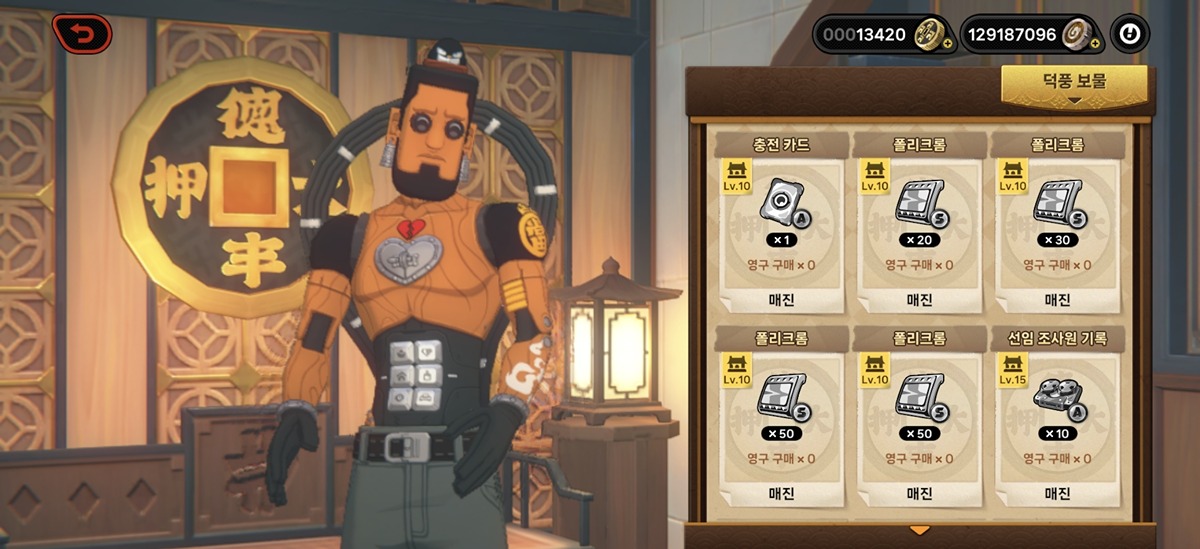Add more silver coins via the 129187096 plus button
Image resolution: width=1200 pixels, height=549 pixels.
pyautogui.click(x=1095, y=44)
